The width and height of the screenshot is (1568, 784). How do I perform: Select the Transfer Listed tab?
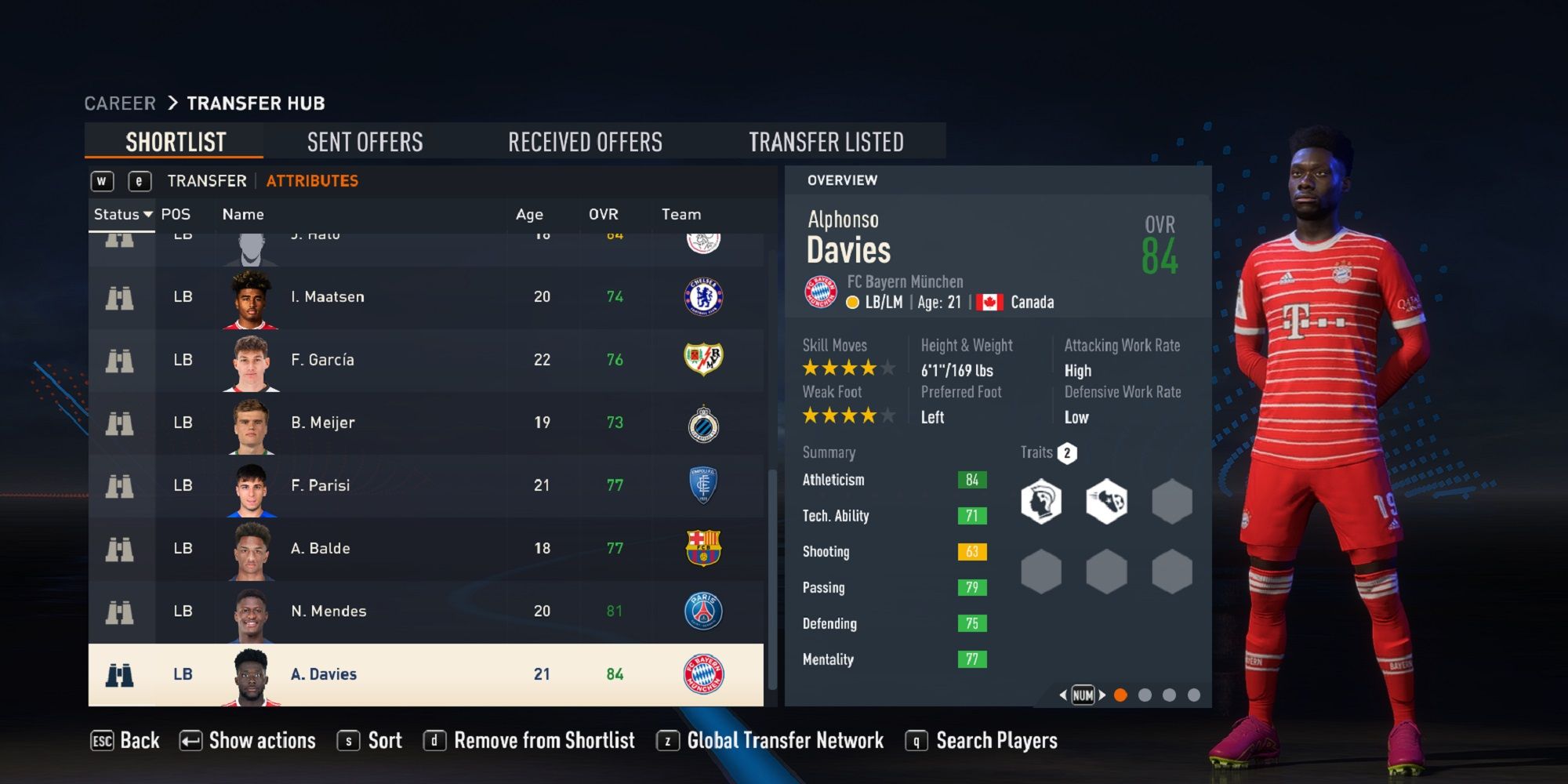827,142
